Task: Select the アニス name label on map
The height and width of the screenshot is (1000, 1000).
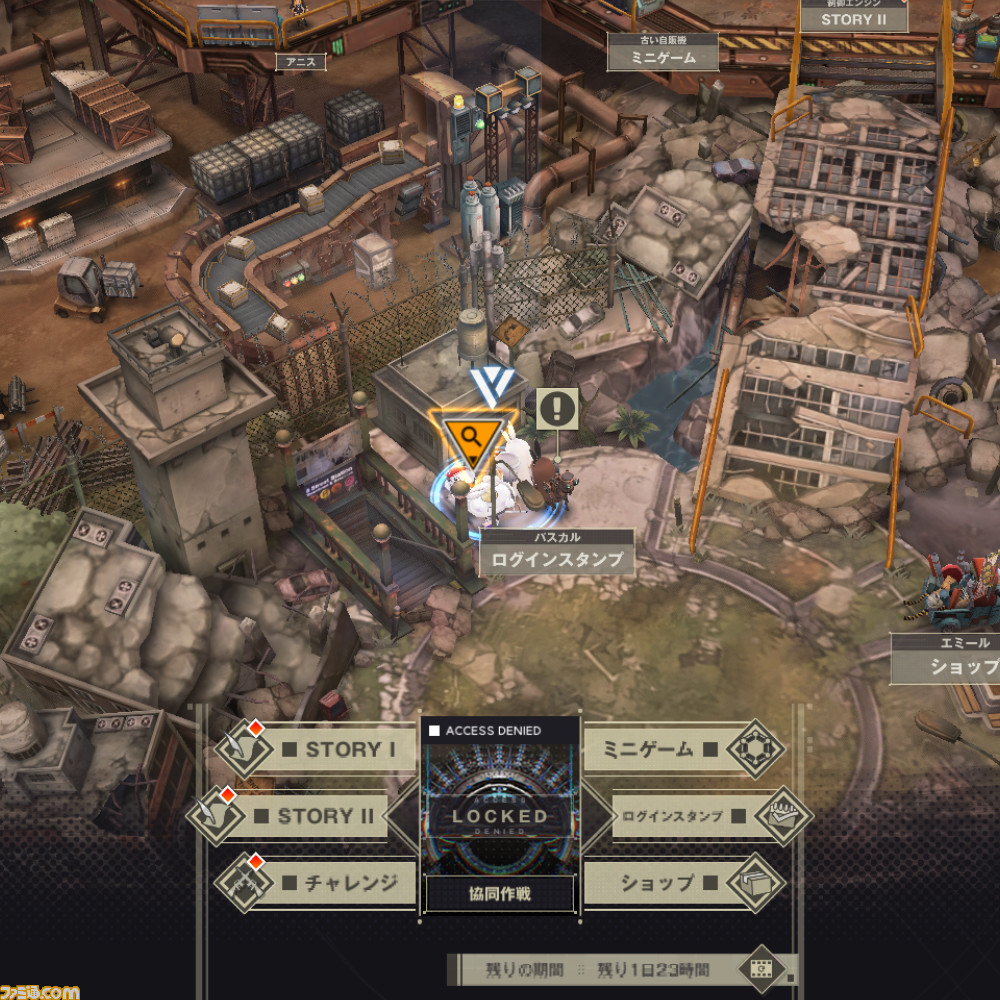Action: (301, 62)
